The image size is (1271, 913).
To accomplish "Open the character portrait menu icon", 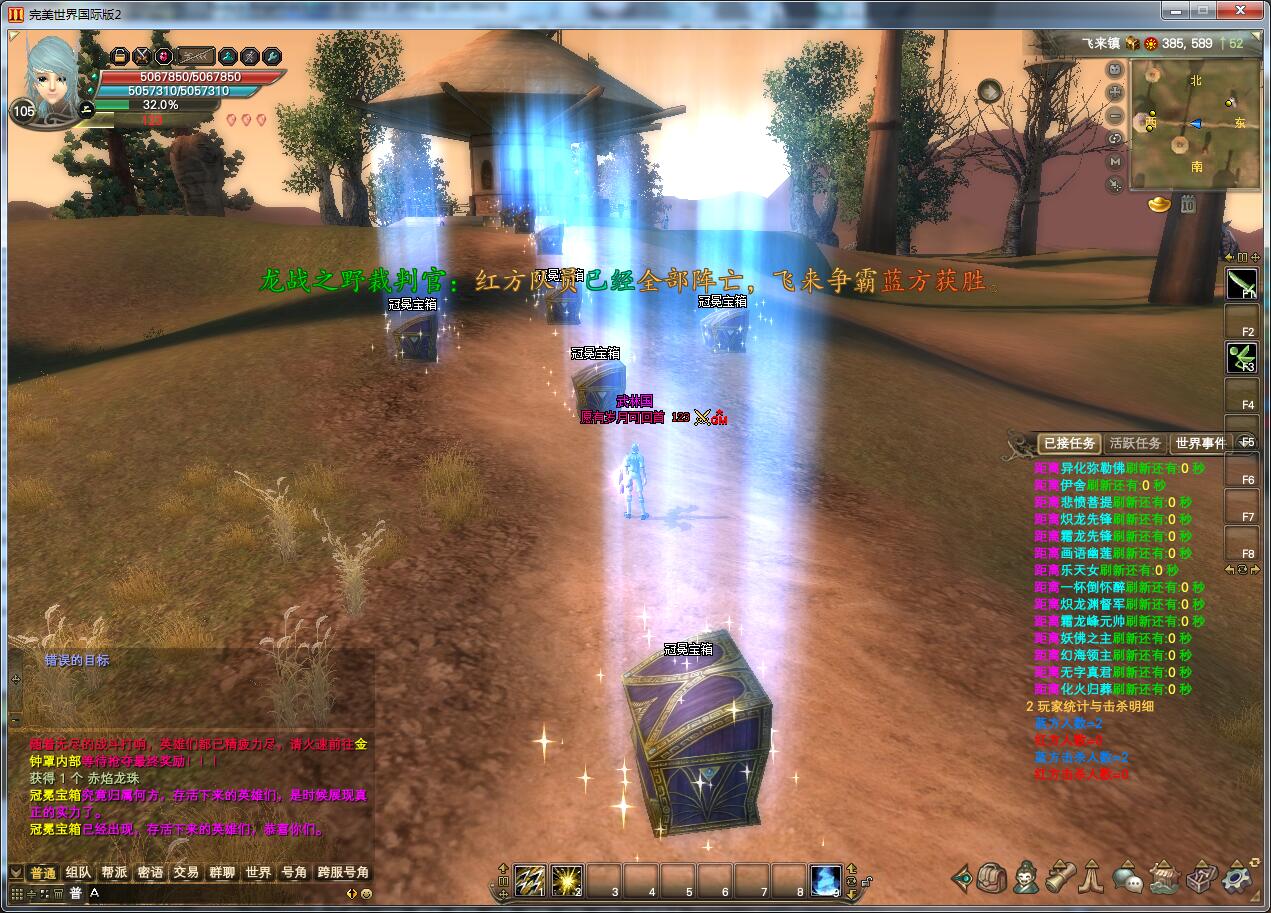I will coord(1024,878).
